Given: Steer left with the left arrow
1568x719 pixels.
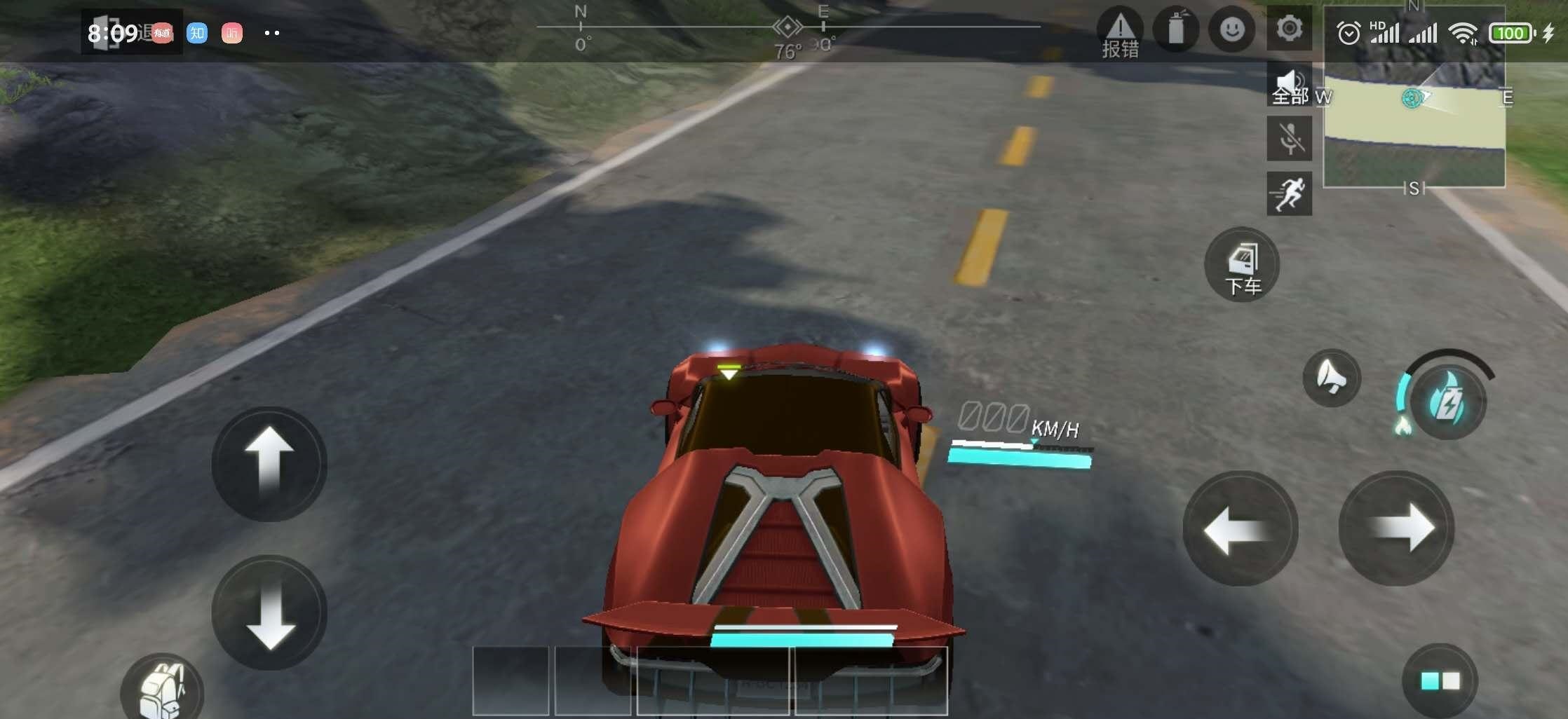Looking at the screenshot, I should pyautogui.click(x=1240, y=529).
